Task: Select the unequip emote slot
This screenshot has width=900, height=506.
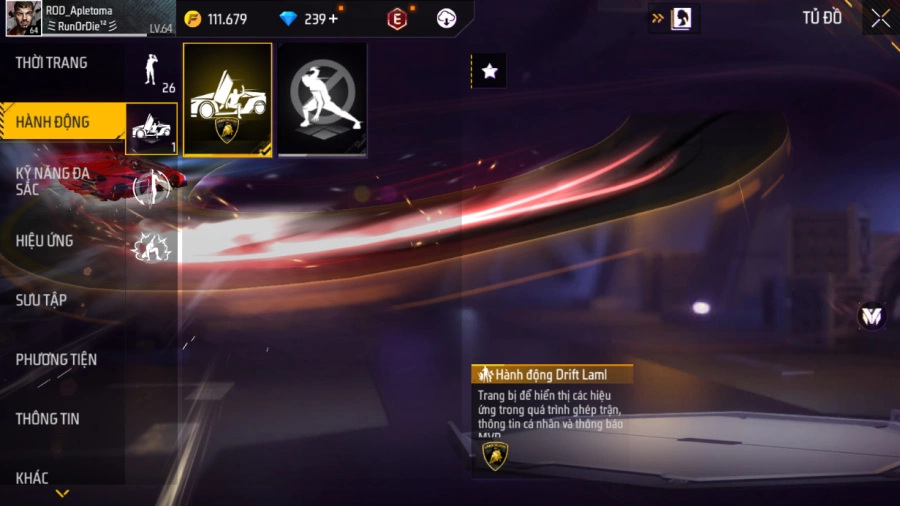Action: (x=322, y=100)
